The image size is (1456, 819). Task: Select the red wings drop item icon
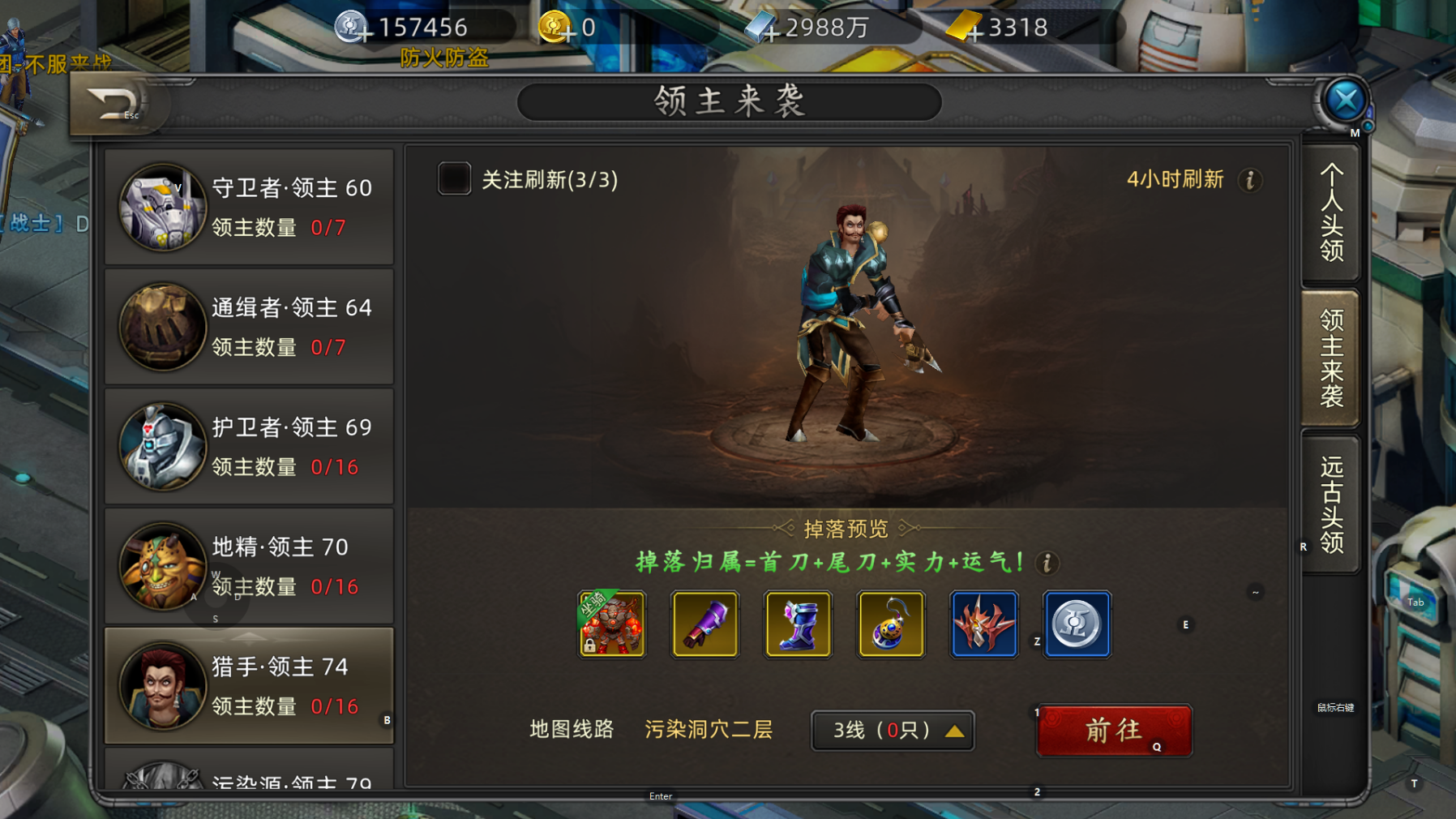click(983, 624)
